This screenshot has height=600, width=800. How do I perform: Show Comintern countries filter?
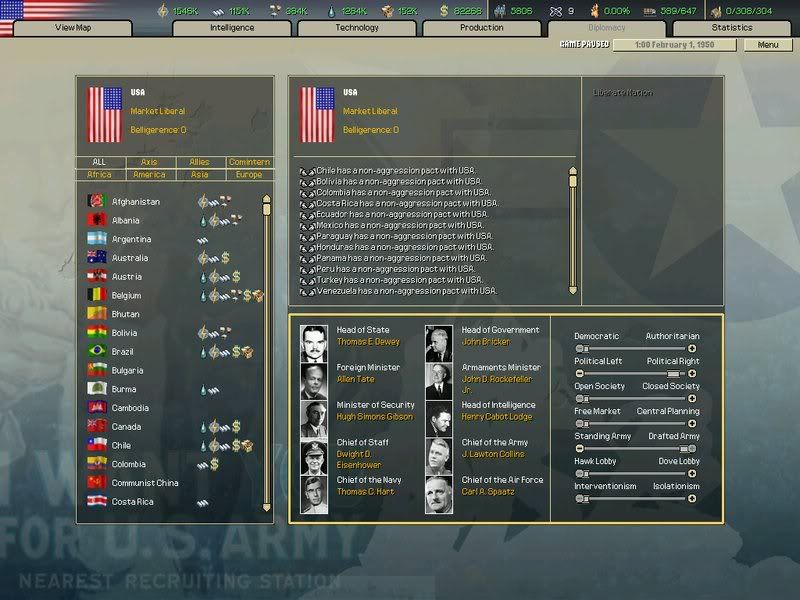(248, 162)
